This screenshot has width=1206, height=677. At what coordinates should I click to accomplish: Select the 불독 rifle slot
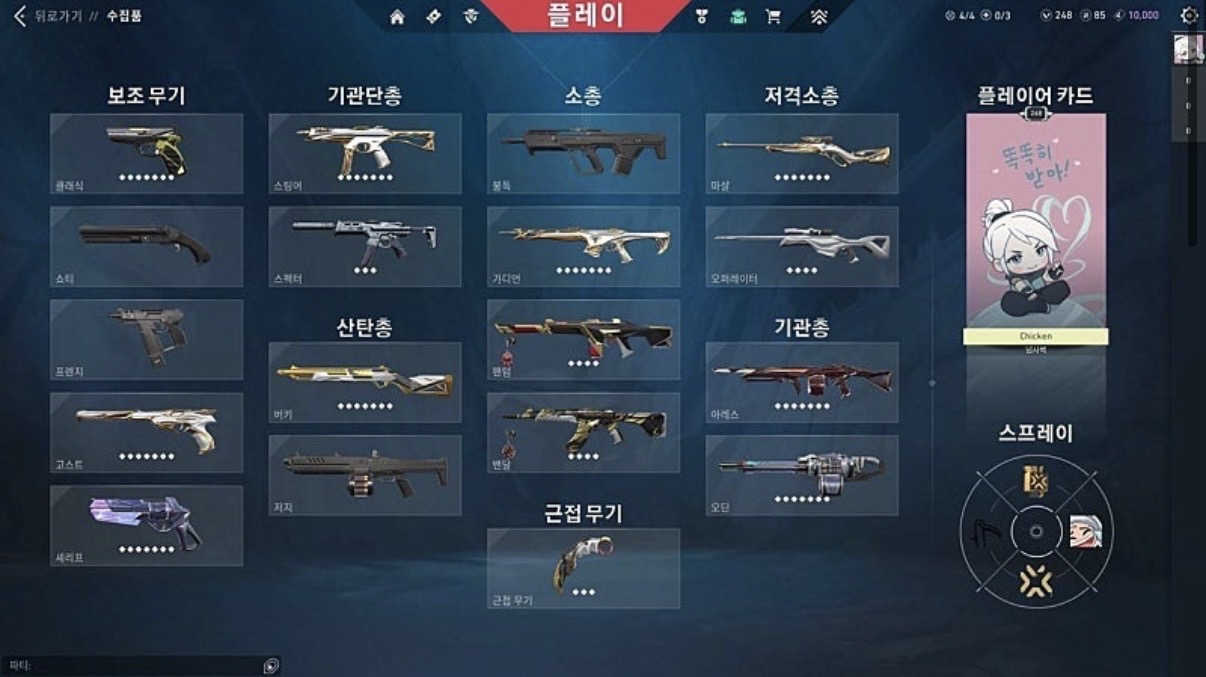pos(583,153)
